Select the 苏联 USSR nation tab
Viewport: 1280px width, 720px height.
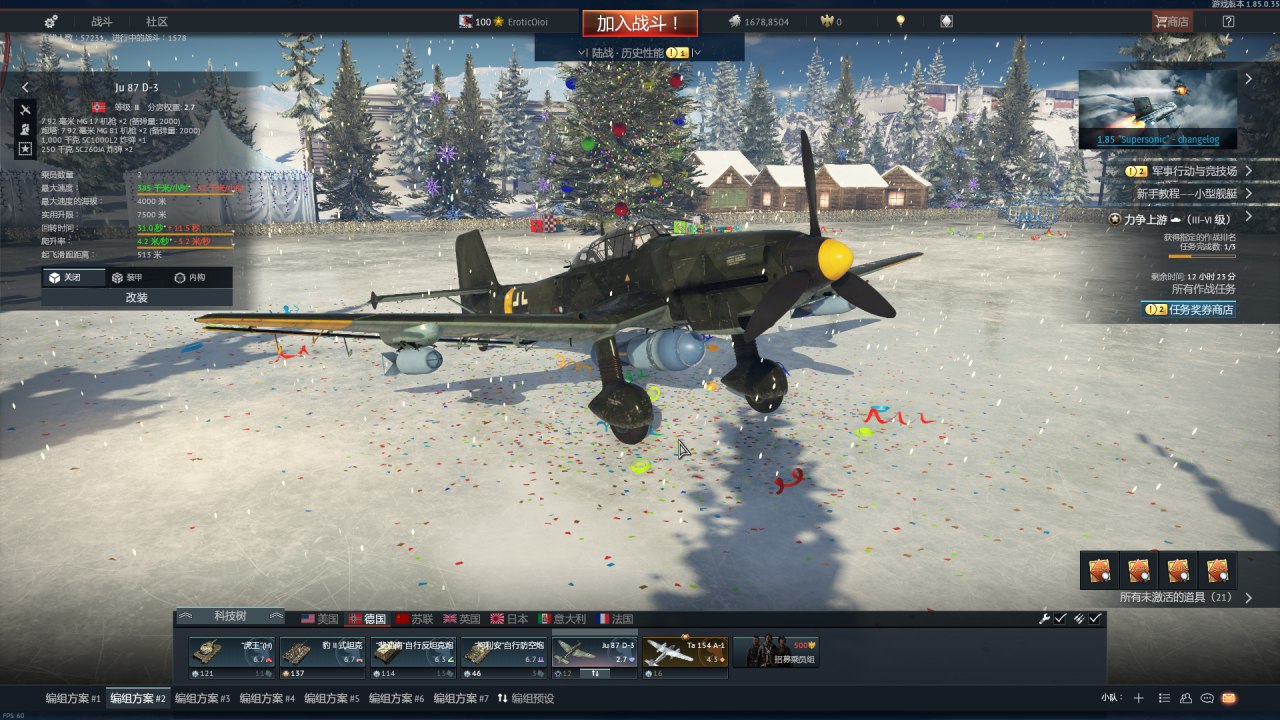pyautogui.click(x=416, y=619)
